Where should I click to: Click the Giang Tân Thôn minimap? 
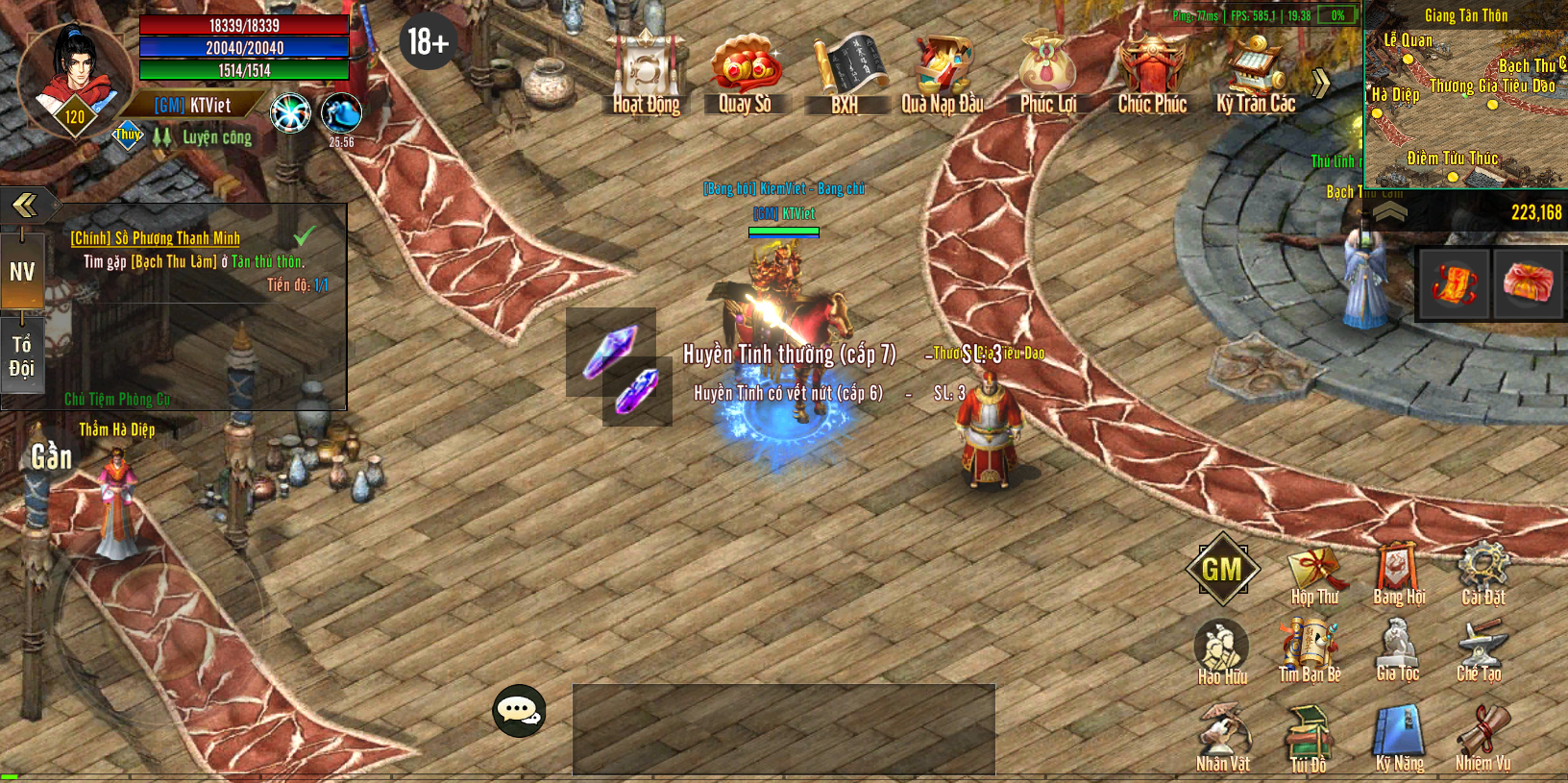point(1465,94)
